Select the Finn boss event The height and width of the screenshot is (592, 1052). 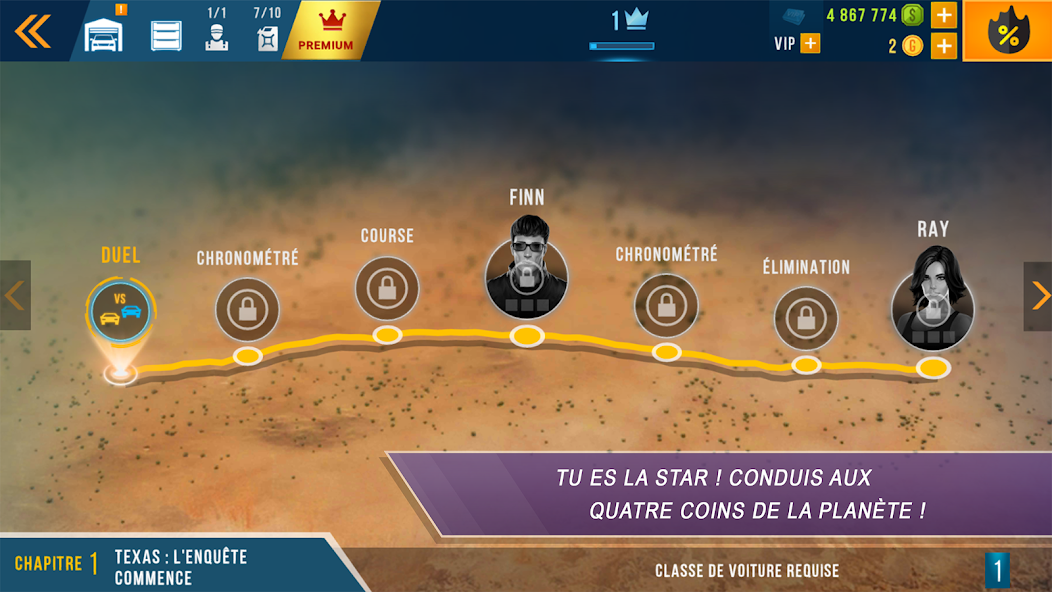coord(527,277)
